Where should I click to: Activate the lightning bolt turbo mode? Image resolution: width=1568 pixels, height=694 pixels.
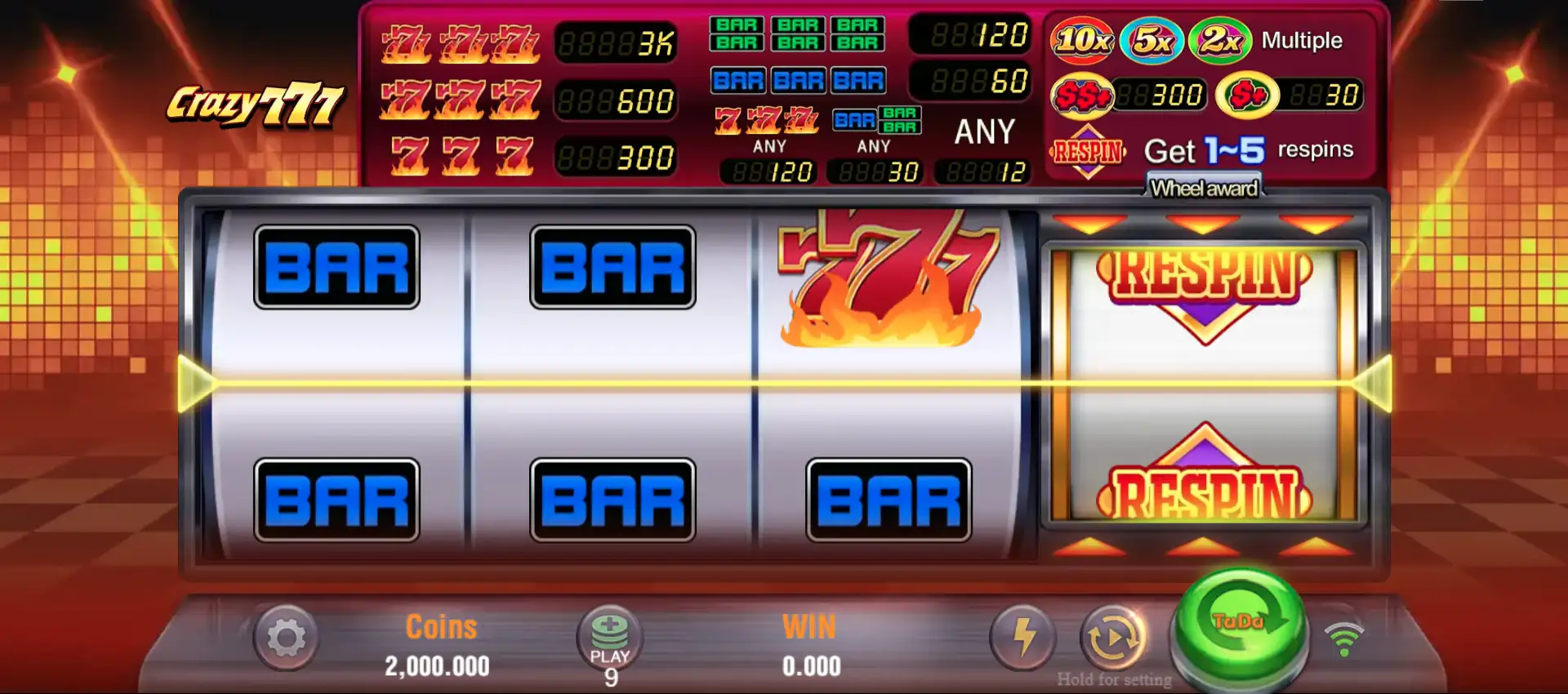click(1022, 637)
